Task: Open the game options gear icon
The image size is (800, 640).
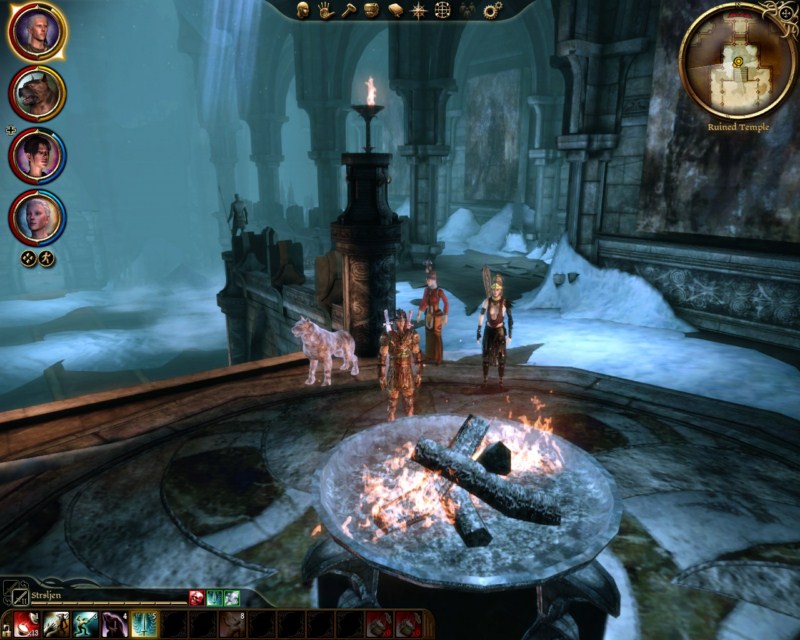Action: click(x=493, y=10)
